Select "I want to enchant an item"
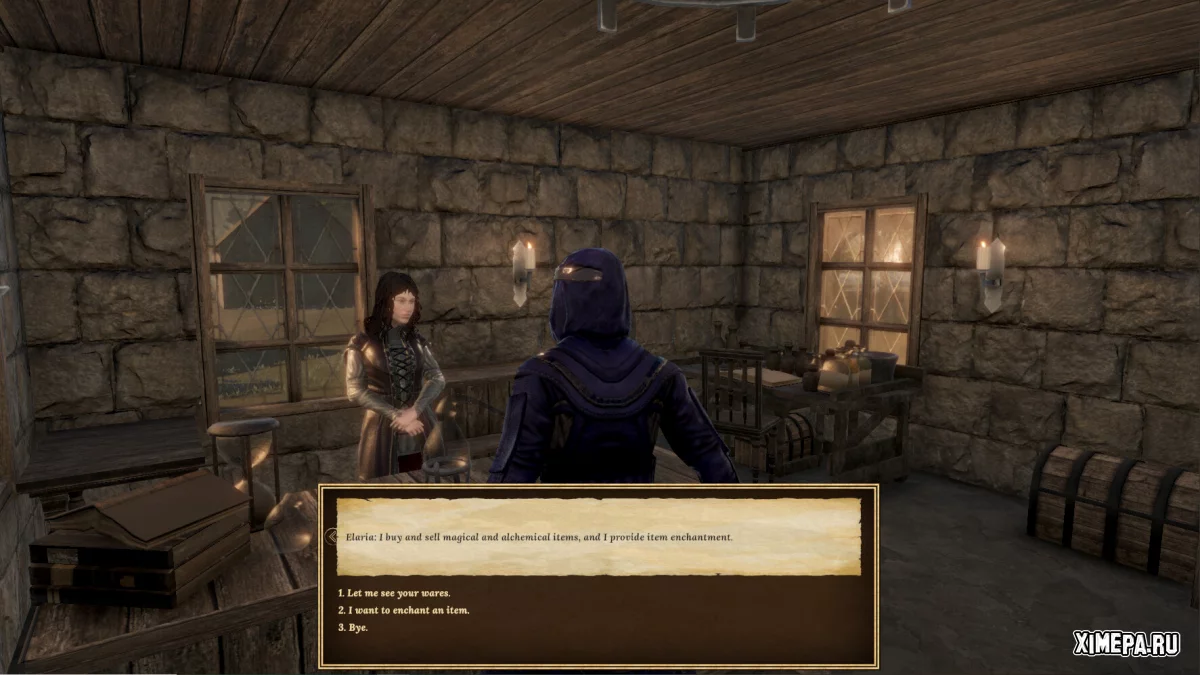The width and height of the screenshot is (1200, 675). [x=403, y=610]
